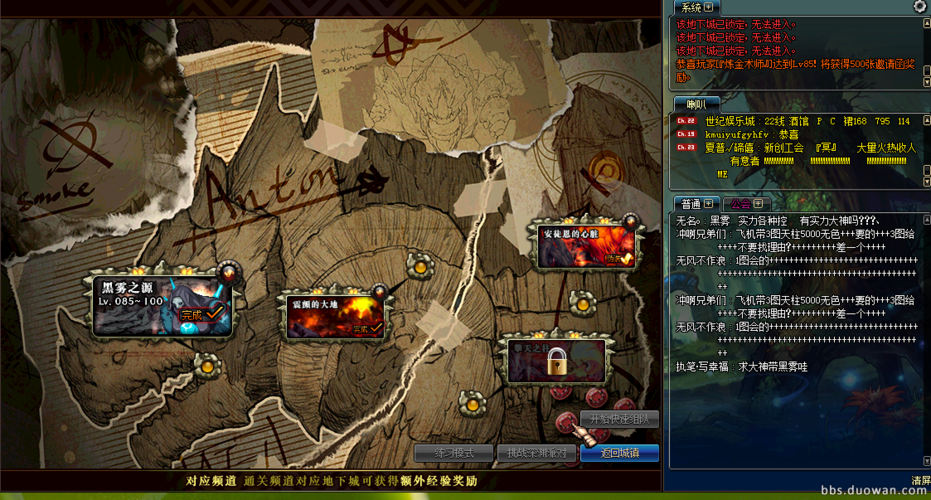Viewport: 931px width, 500px height.
Task: Open chat settings via the gear icon
Action: [x=919, y=7]
